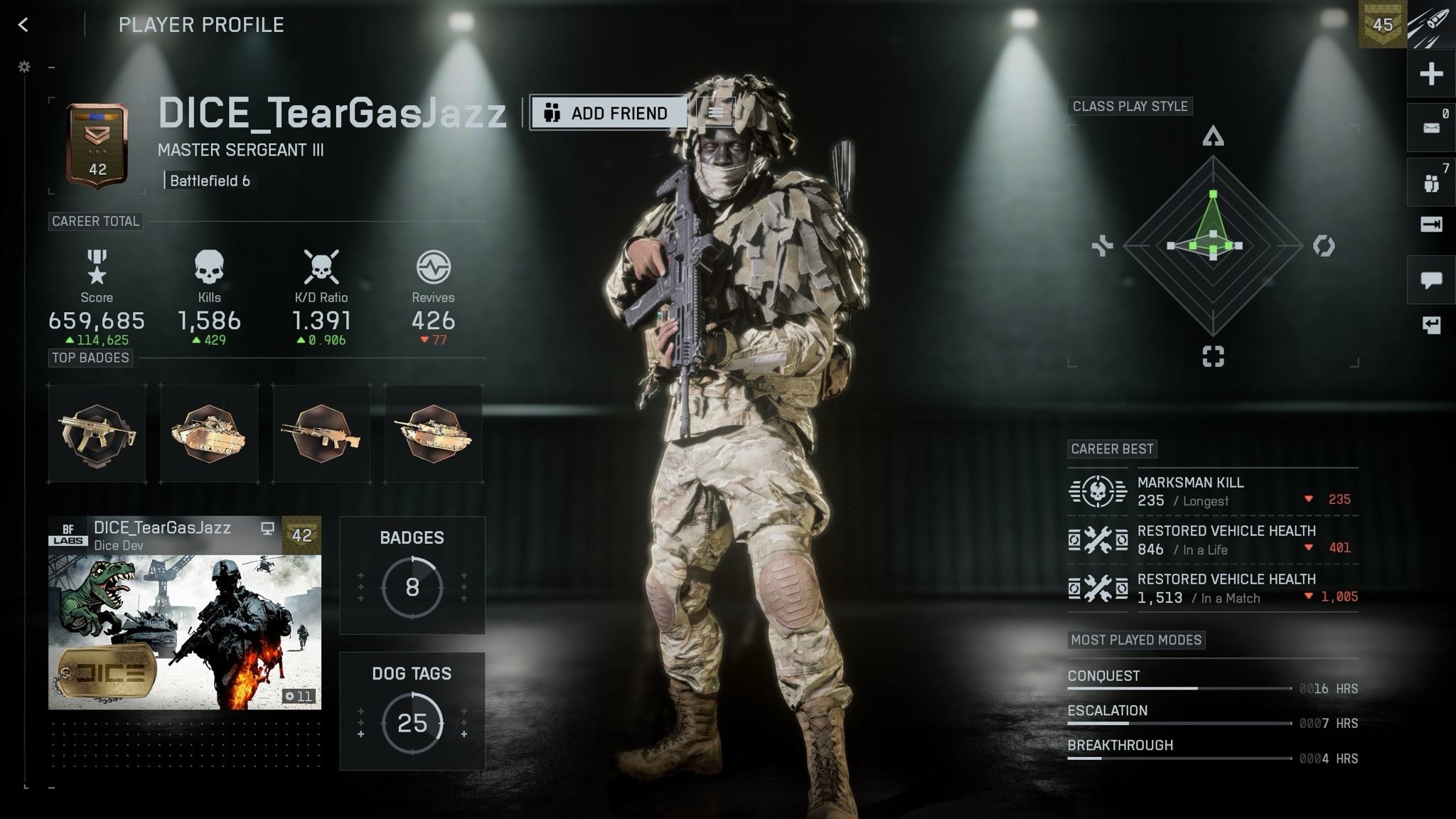Open the menu icon beside Add Friend

(716, 113)
